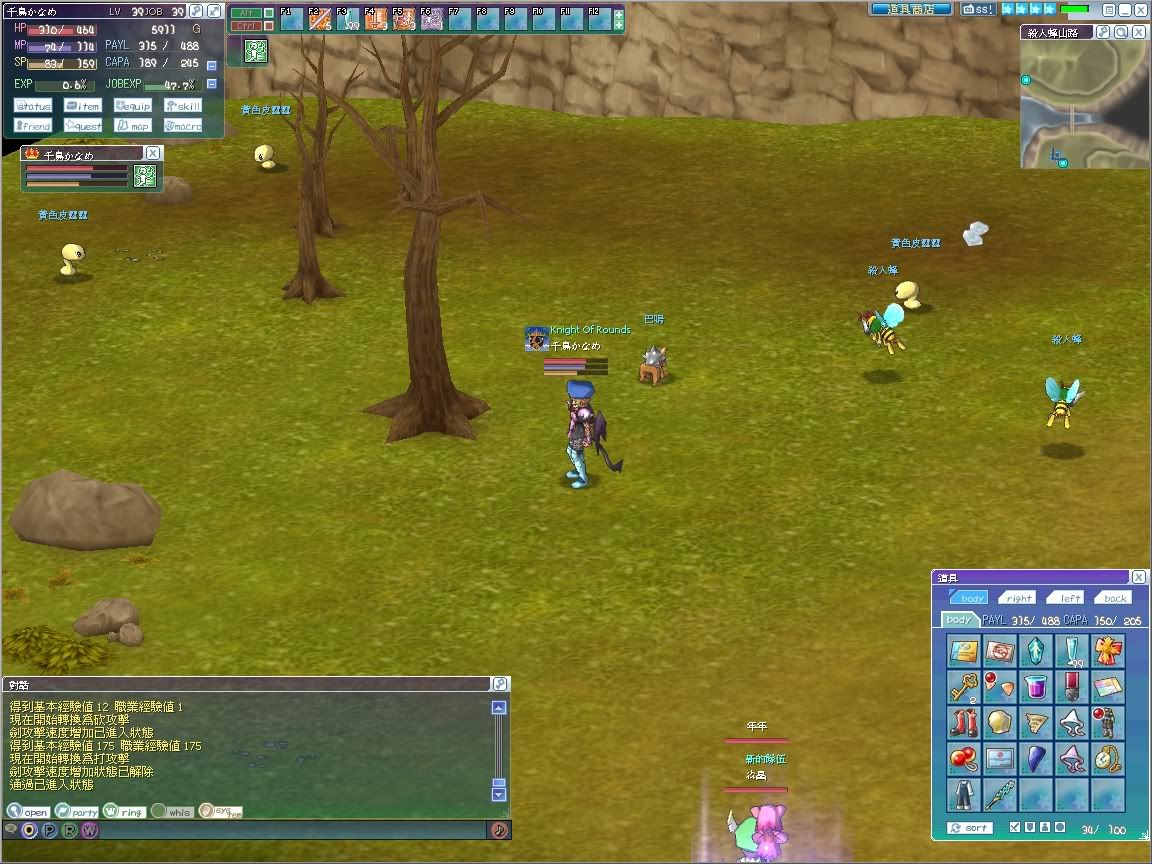Sort the inventory items
Screen dimensions: 1152x864
point(970,828)
